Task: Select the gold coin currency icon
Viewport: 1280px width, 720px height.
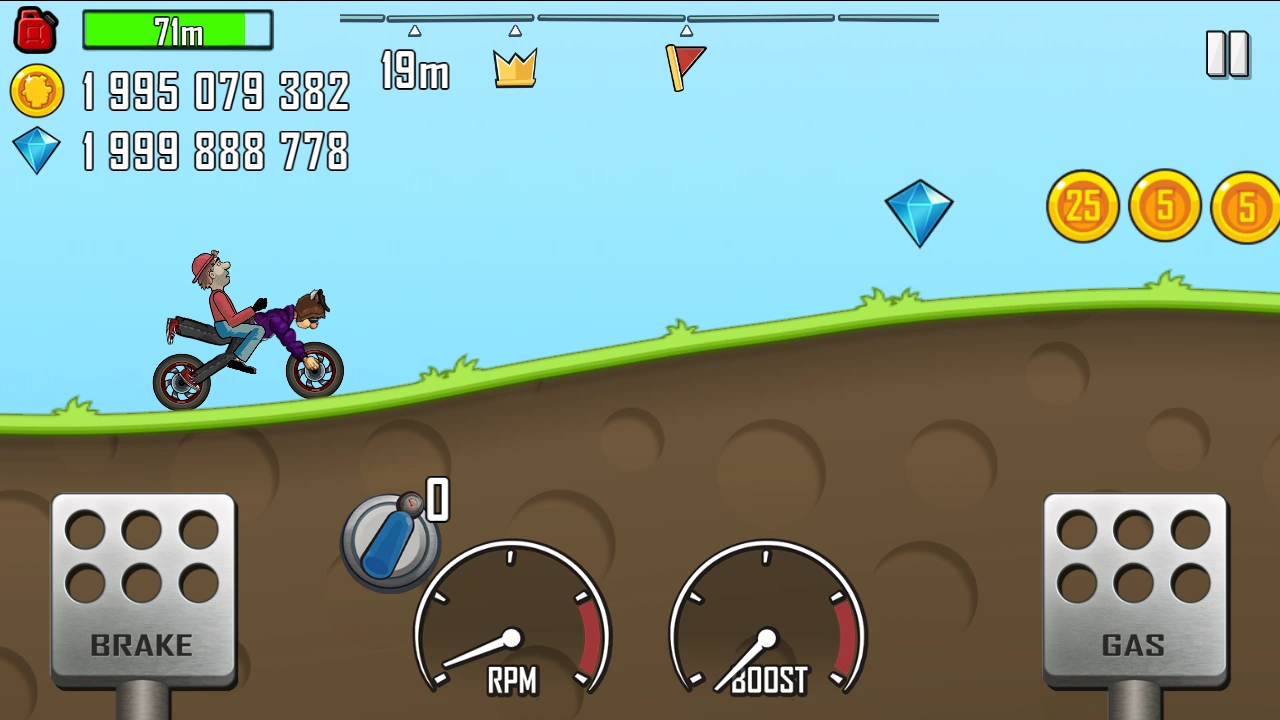Action: 36,93
